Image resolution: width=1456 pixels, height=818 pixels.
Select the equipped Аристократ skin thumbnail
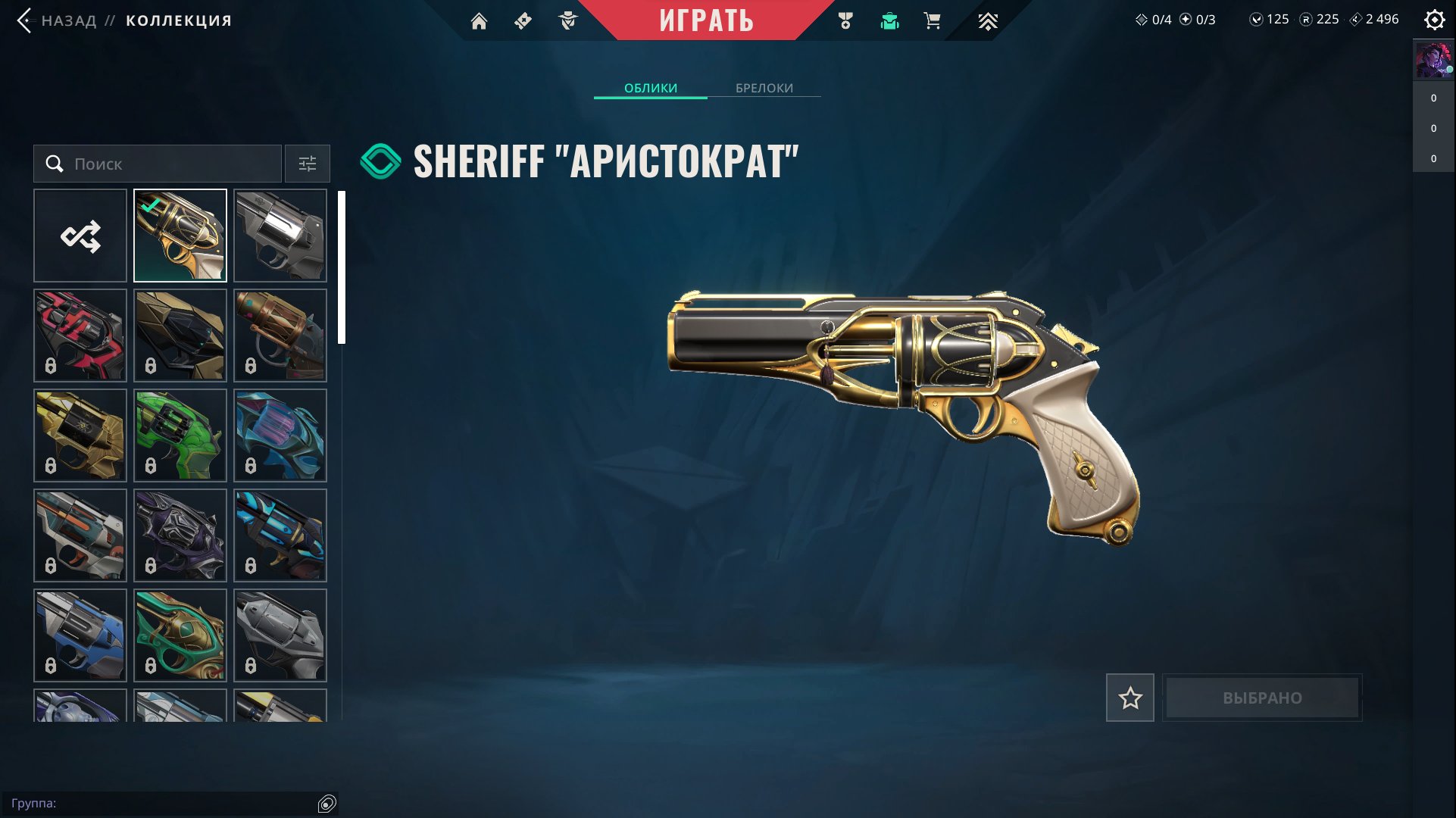click(180, 236)
